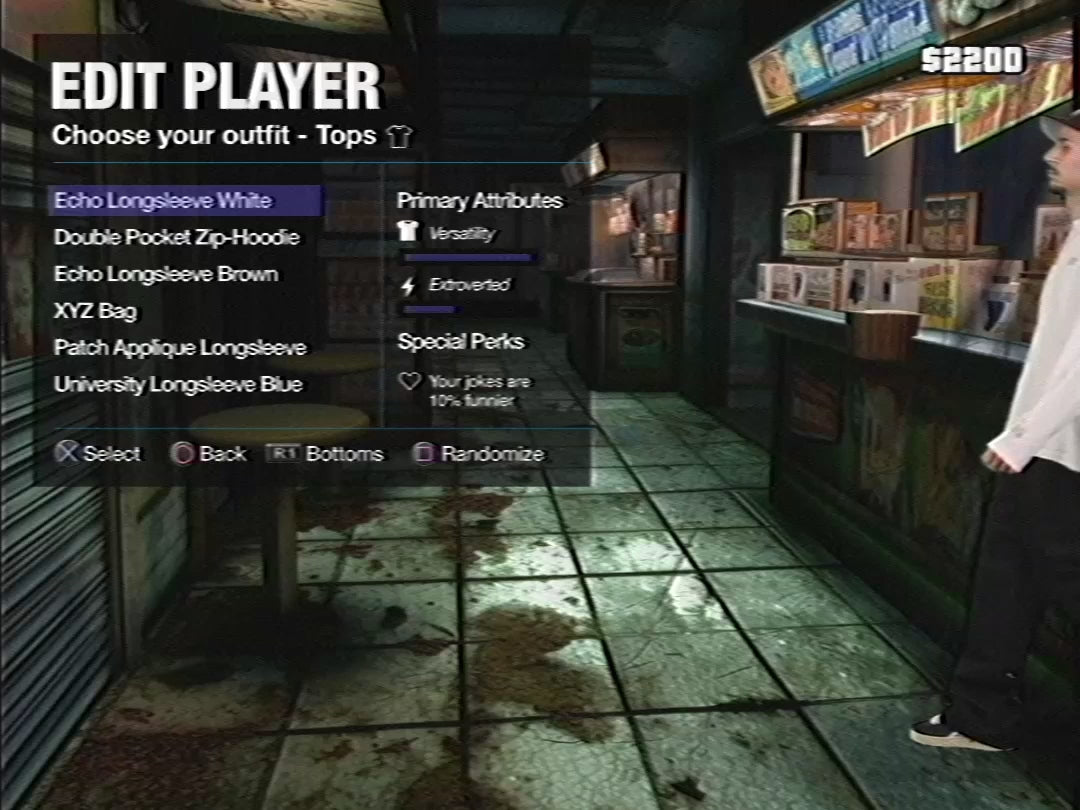Choose the Double Pocket Zip-Hoodie
Screen dimensions: 1080x810
point(176,238)
